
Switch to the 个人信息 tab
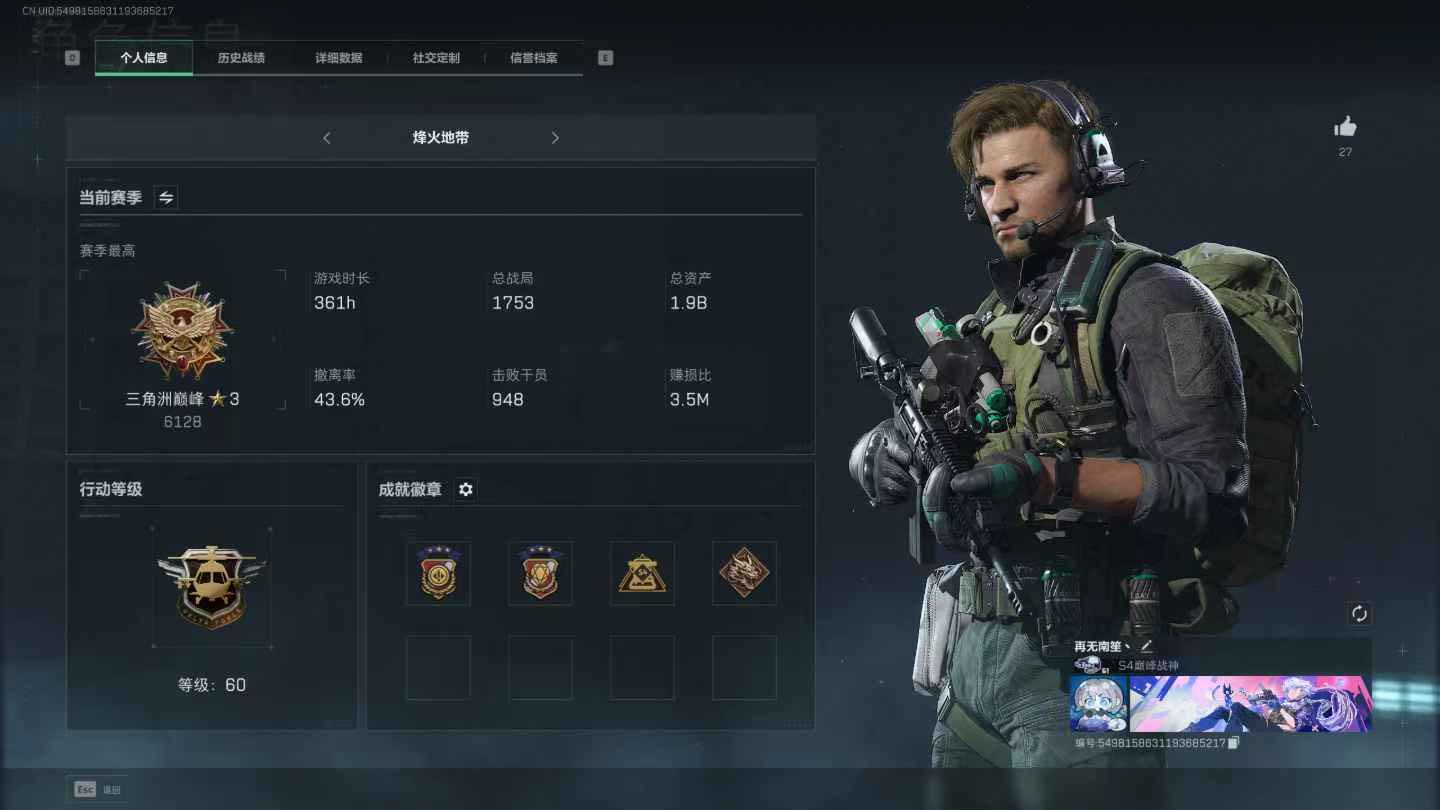click(x=144, y=58)
